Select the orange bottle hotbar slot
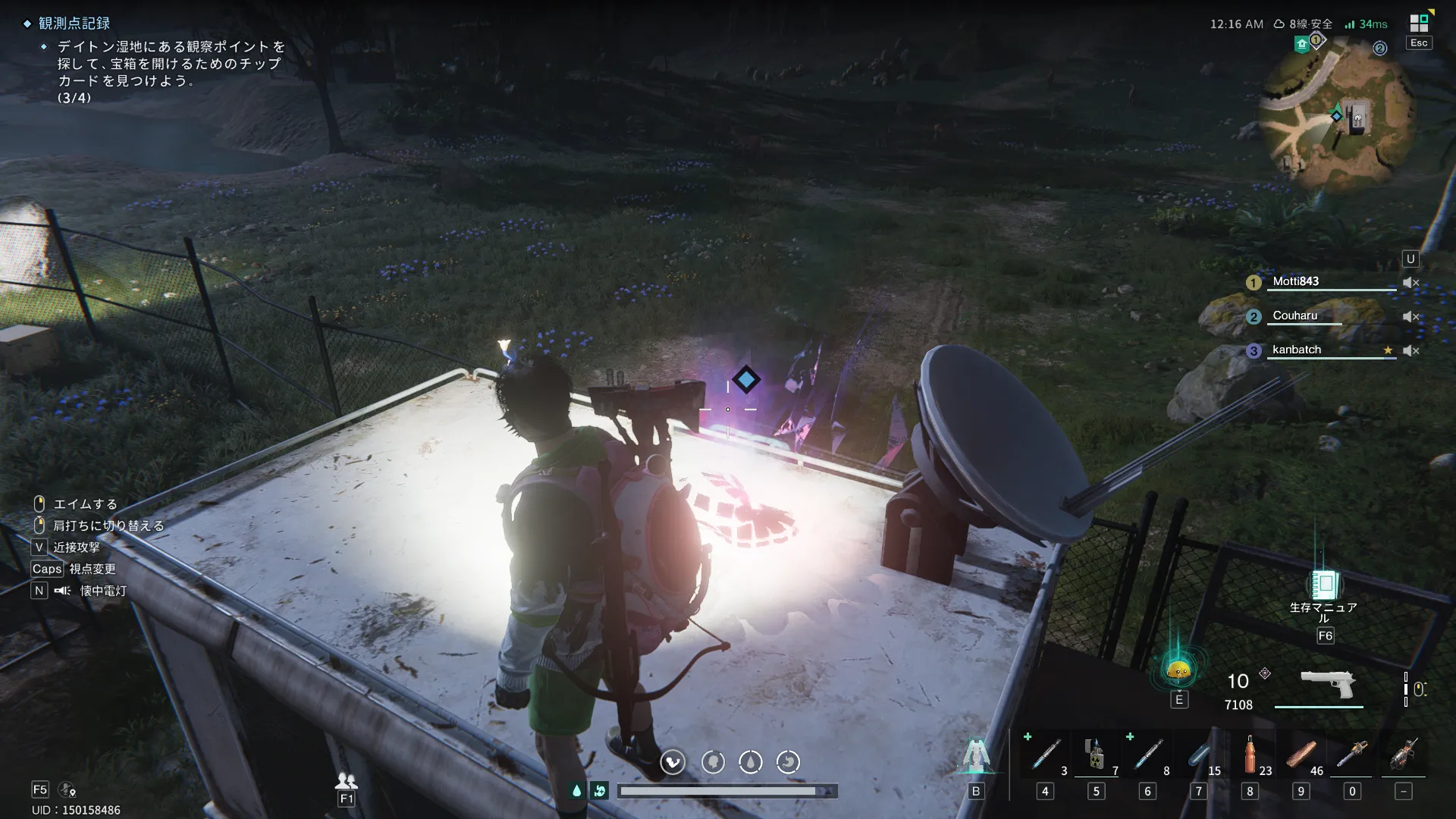 pyautogui.click(x=1250, y=755)
